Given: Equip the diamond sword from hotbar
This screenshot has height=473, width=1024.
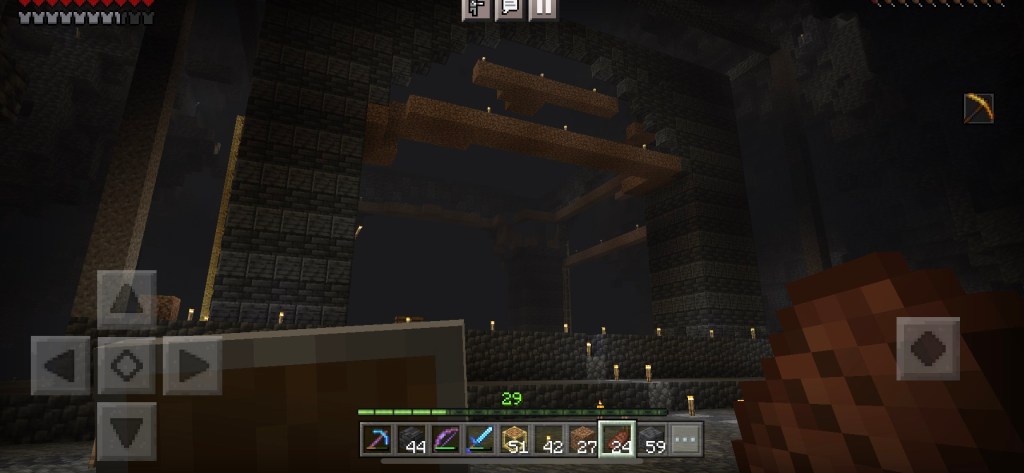Looking at the screenshot, I should click(x=480, y=439).
